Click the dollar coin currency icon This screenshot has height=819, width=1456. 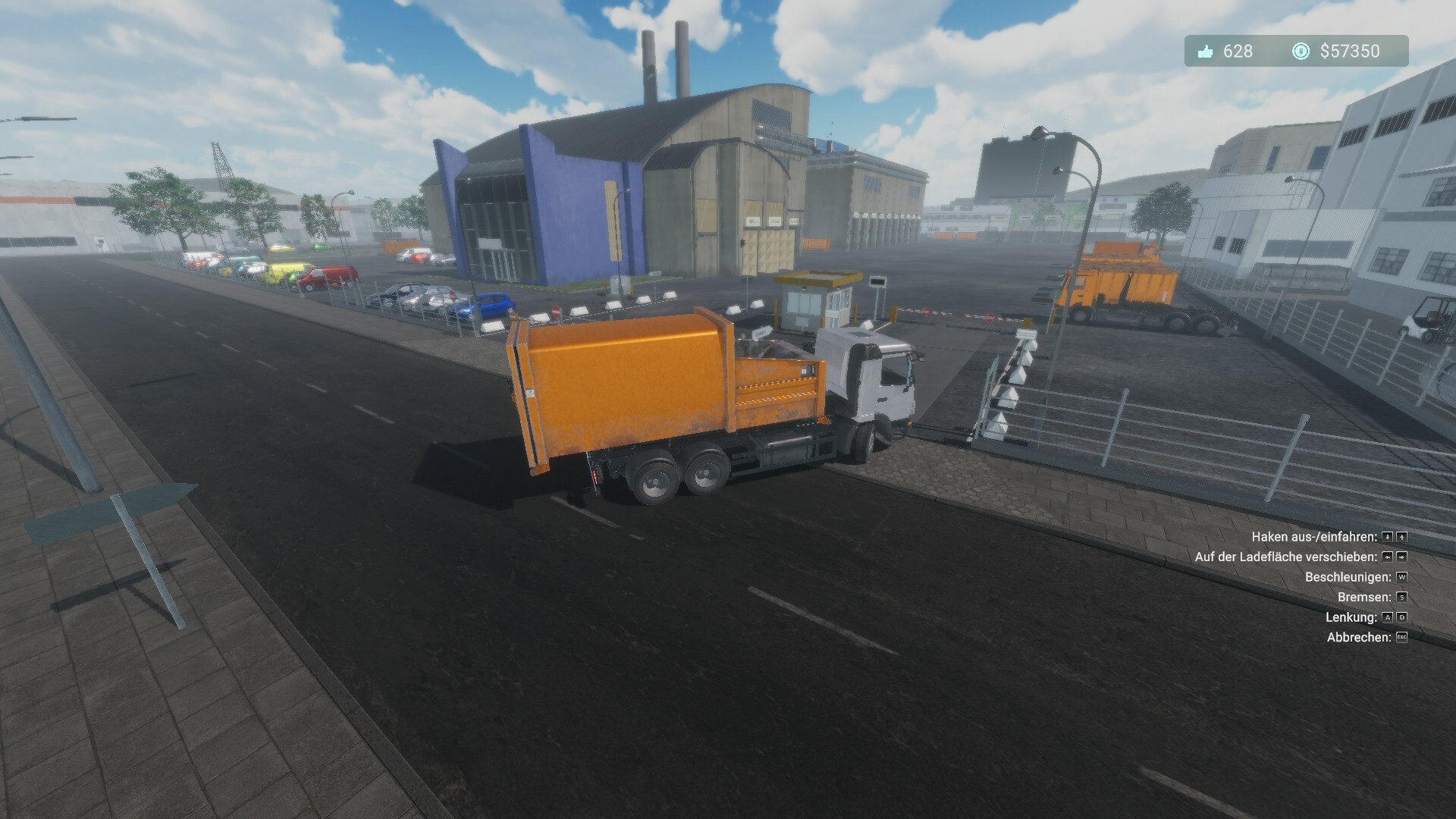1301,51
